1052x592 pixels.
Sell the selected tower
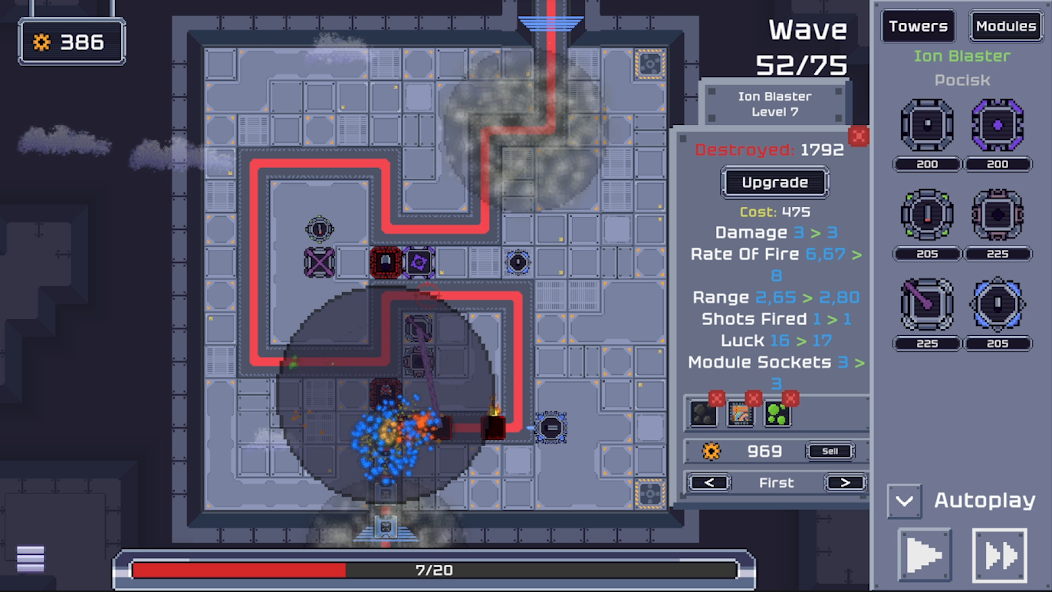(x=830, y=451)
